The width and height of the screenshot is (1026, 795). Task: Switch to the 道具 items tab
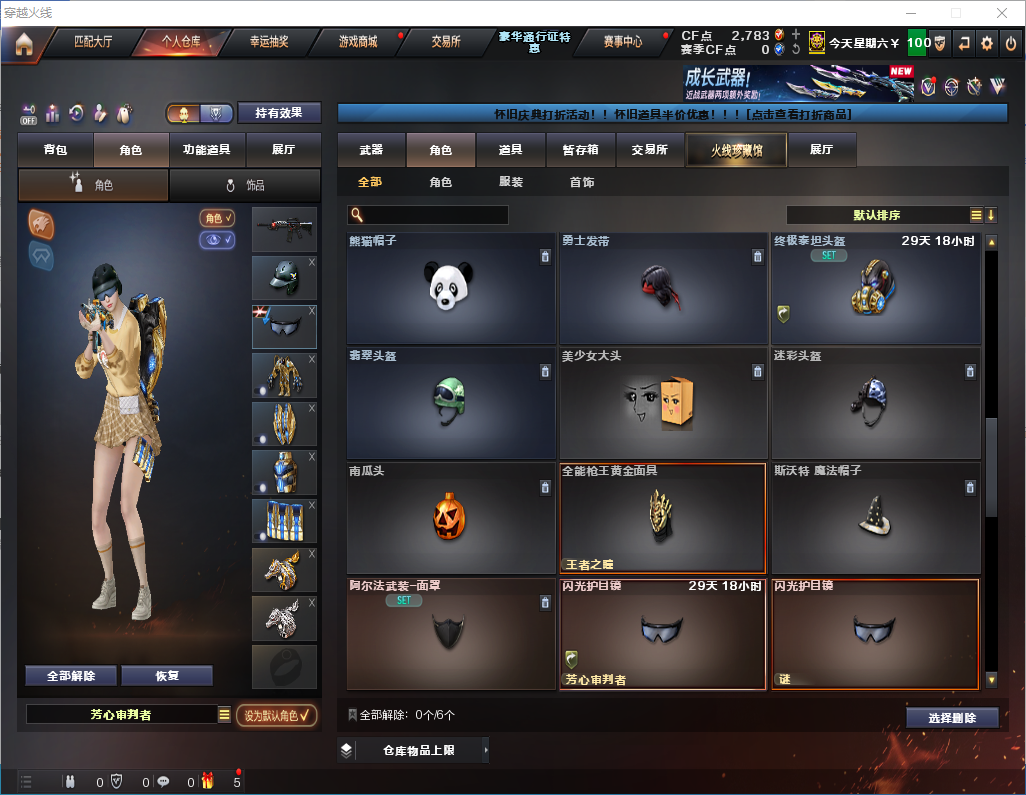coord(510,150)
